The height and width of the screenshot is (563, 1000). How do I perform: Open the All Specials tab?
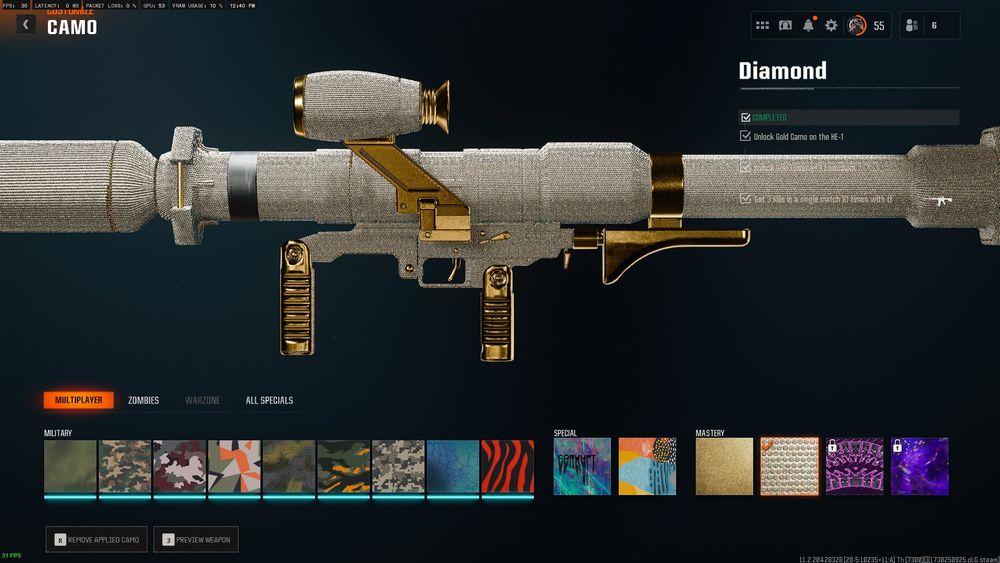tap(269, 400)
